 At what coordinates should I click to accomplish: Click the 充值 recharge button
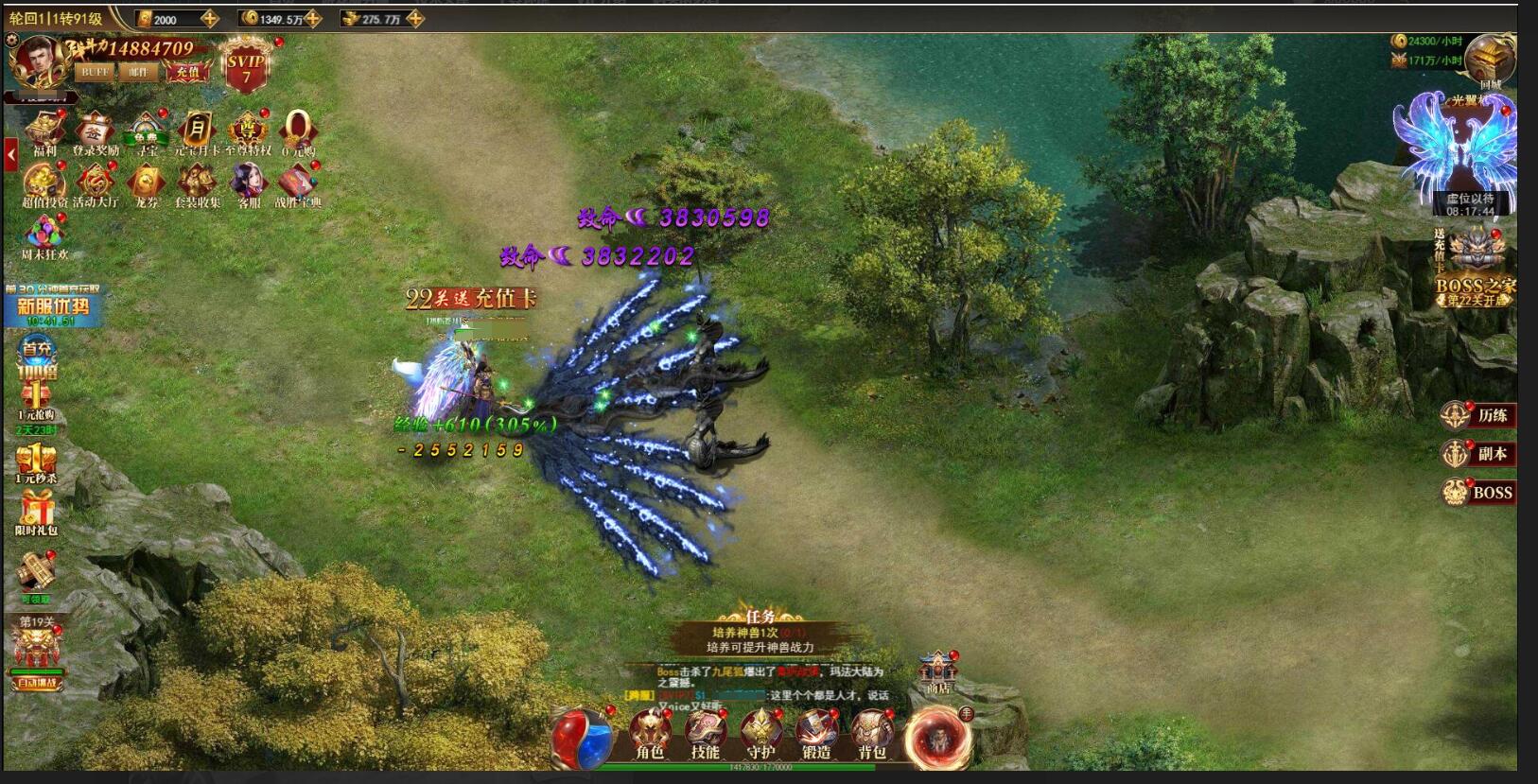click(x=187, y=72)
